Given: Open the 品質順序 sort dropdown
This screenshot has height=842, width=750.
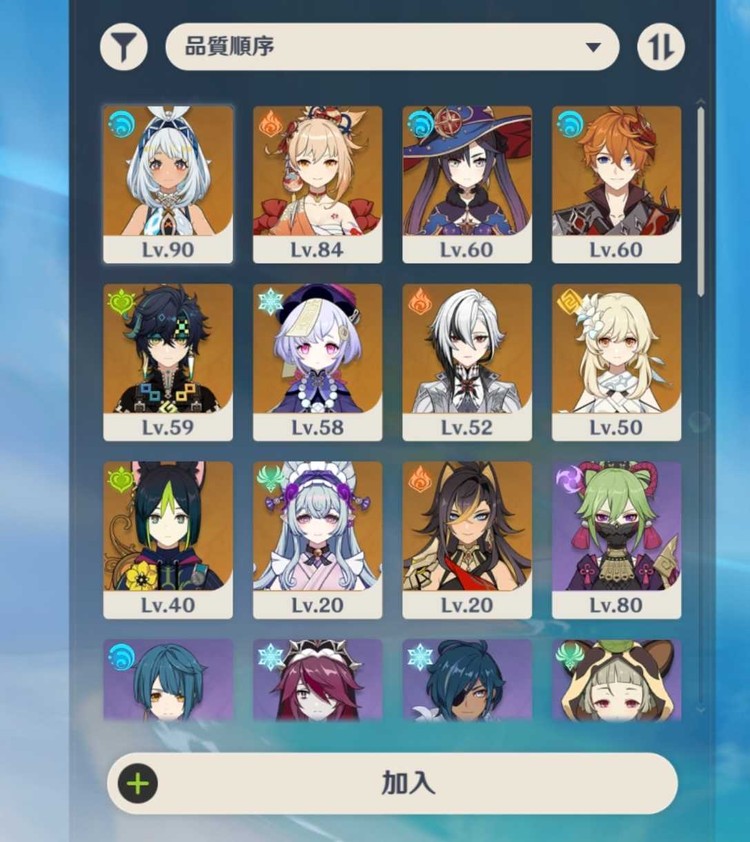Looking at the screenshot, I should tap(392, 47).
